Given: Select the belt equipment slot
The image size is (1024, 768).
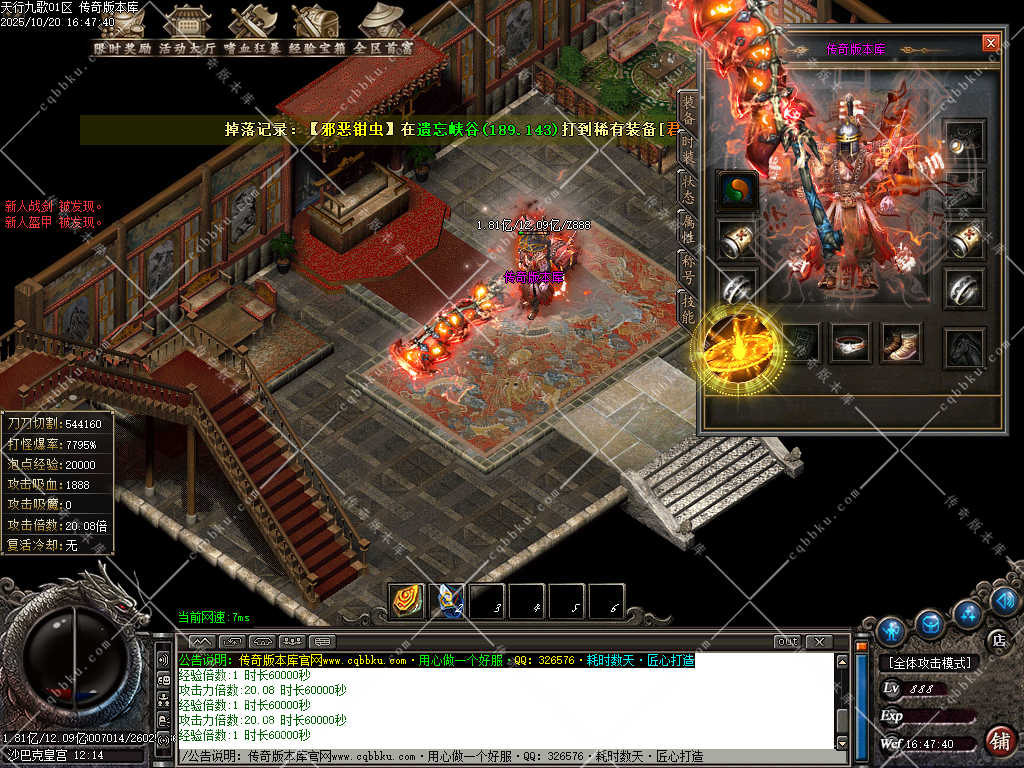Looking at the screenshot, I should coord(852,343).
